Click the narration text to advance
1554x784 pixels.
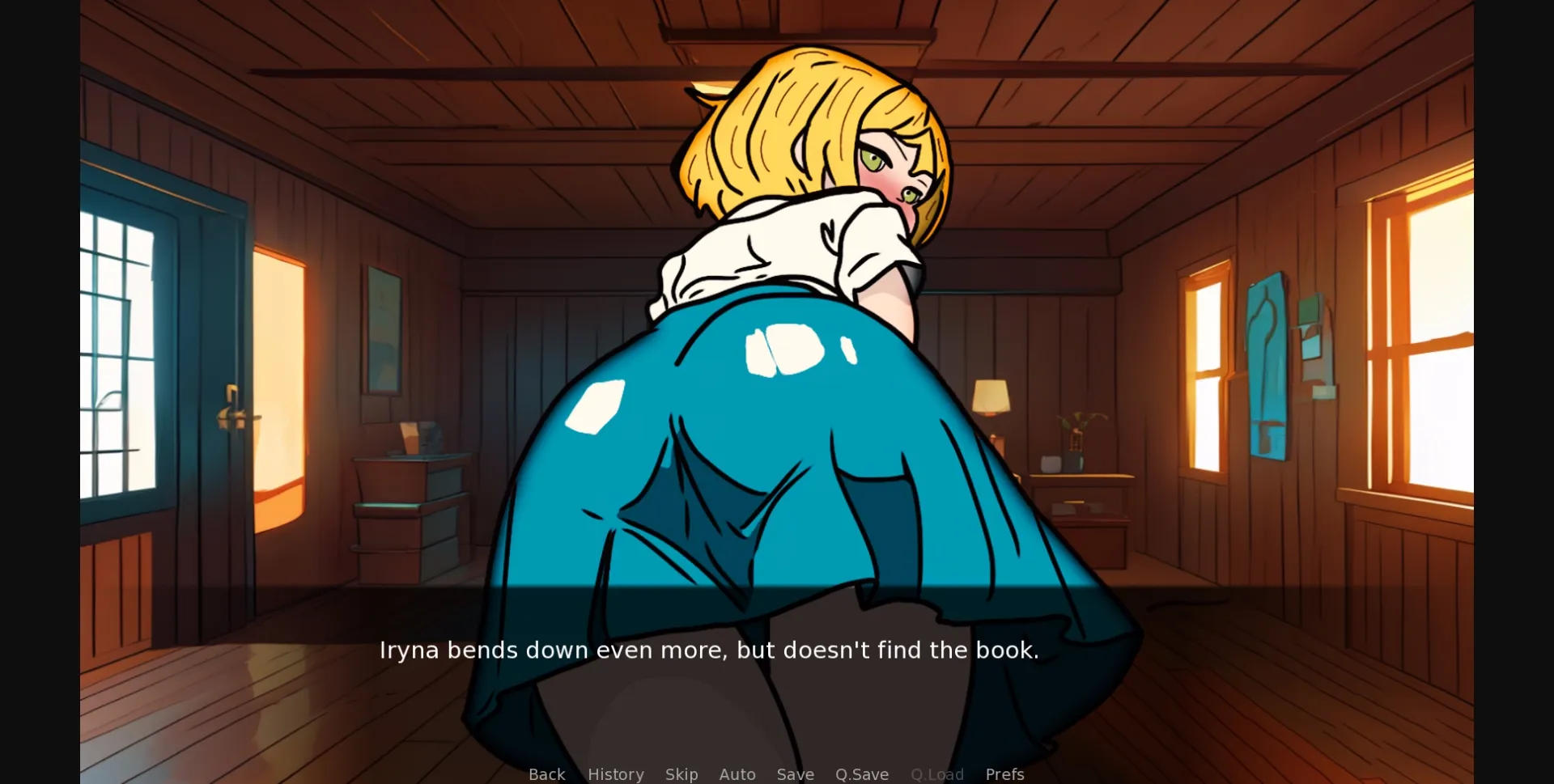[710, 650]
